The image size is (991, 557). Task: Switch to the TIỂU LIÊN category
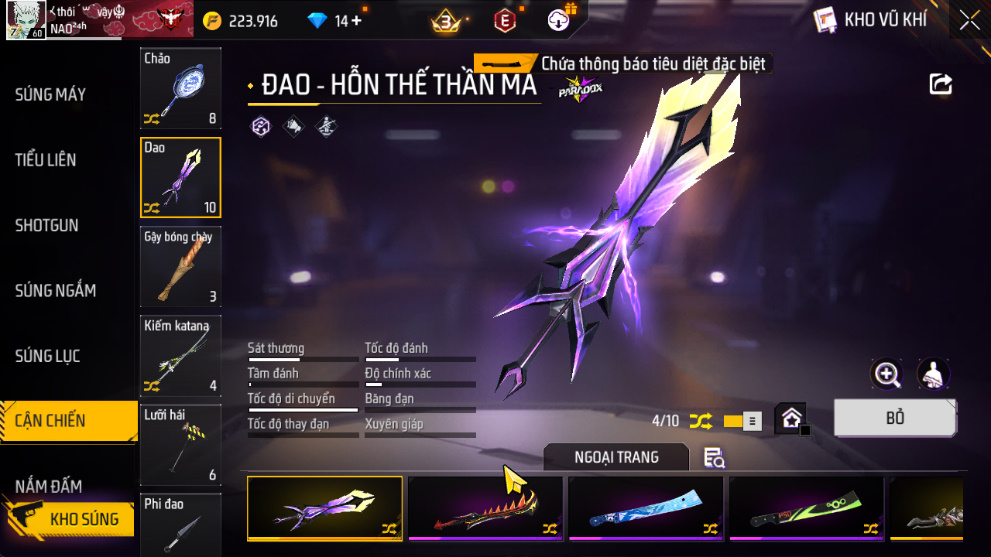point(46,160)
